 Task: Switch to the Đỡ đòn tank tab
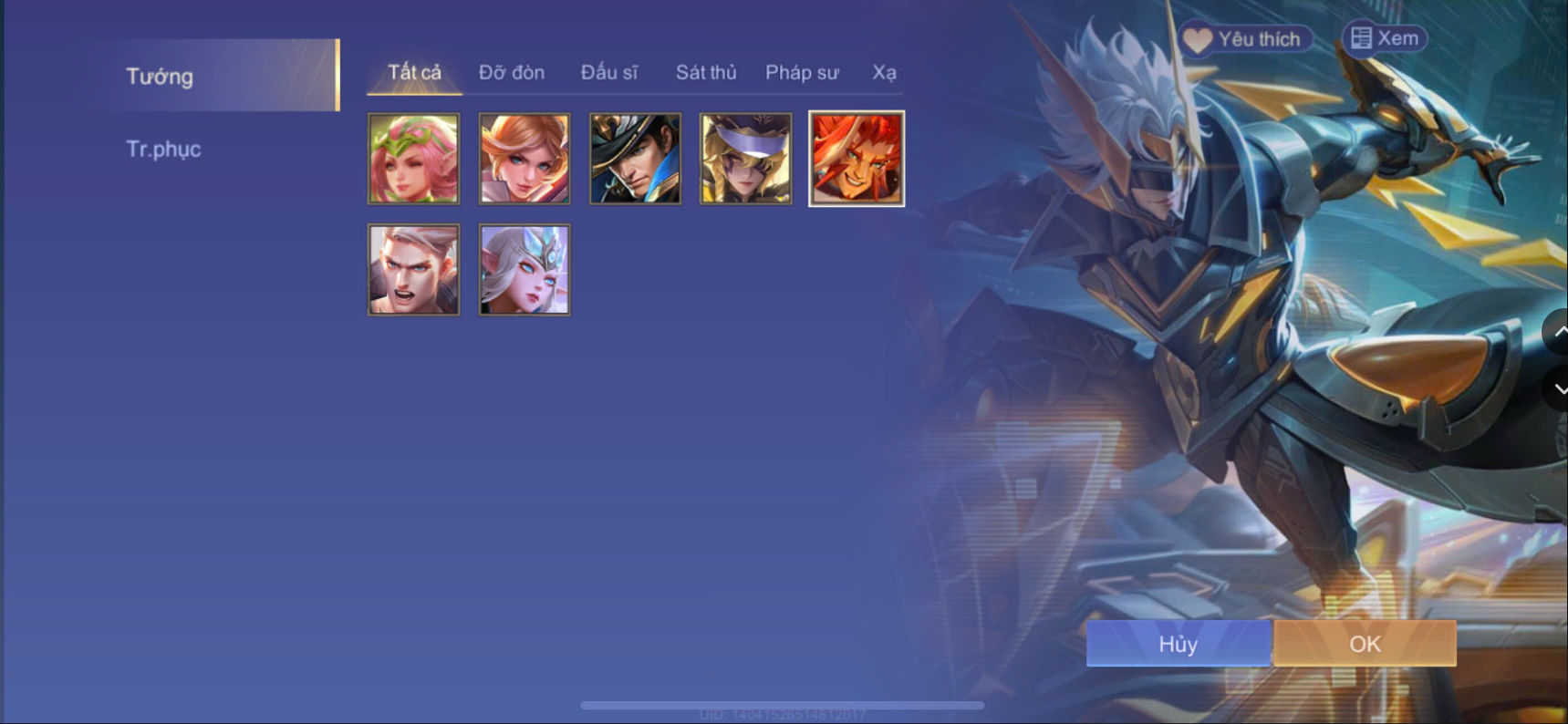coord(511,72)
